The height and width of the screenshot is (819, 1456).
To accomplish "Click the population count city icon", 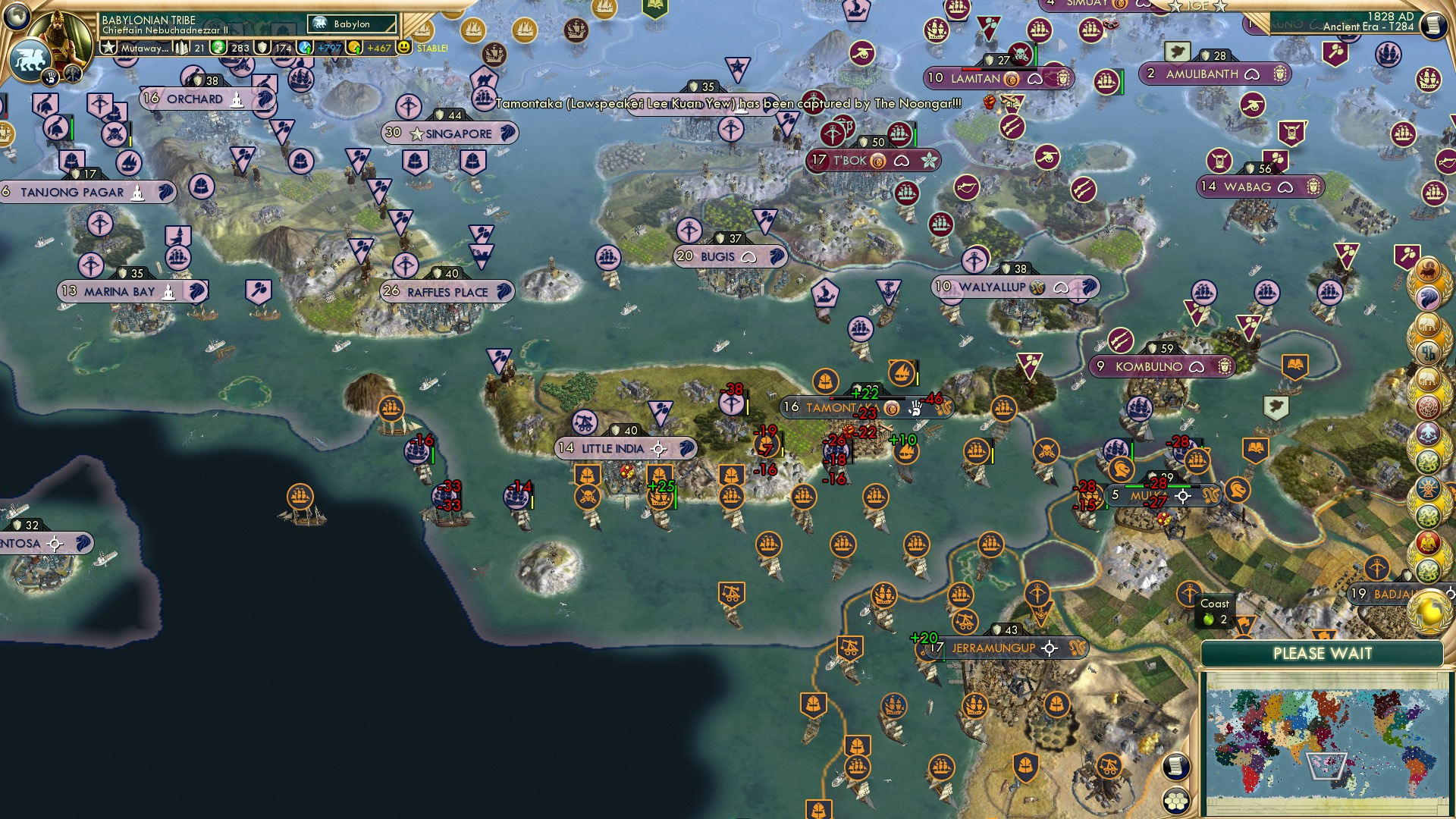I will click(181, 49).
